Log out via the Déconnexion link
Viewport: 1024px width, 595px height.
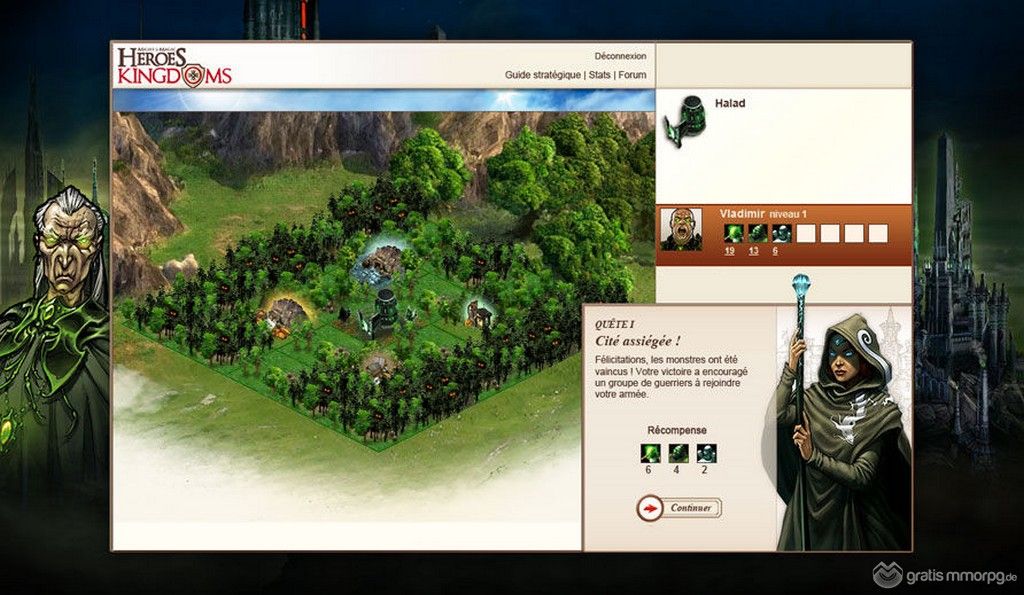(620, 56)
